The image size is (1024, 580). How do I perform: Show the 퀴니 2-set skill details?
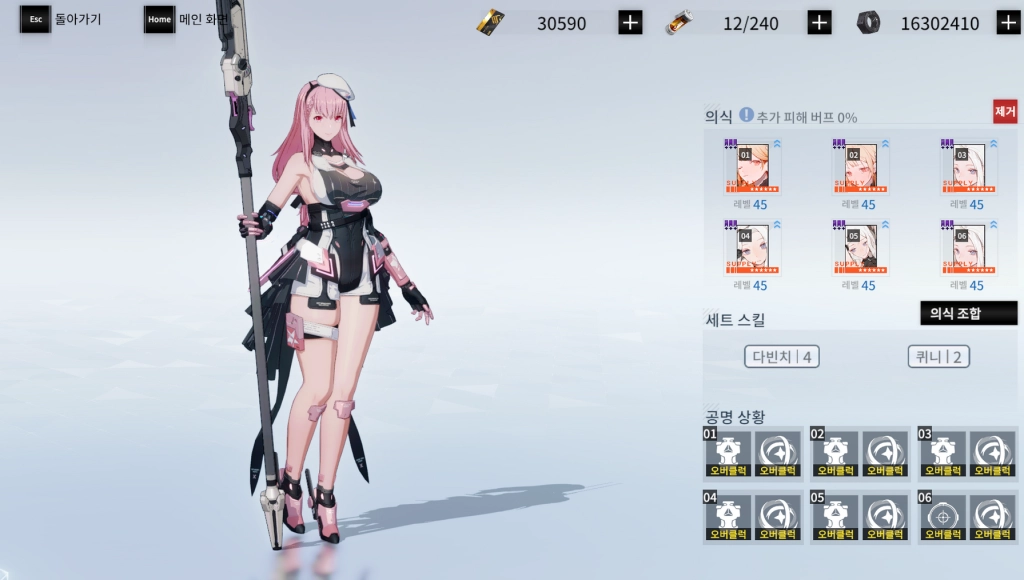pos(939,357)
